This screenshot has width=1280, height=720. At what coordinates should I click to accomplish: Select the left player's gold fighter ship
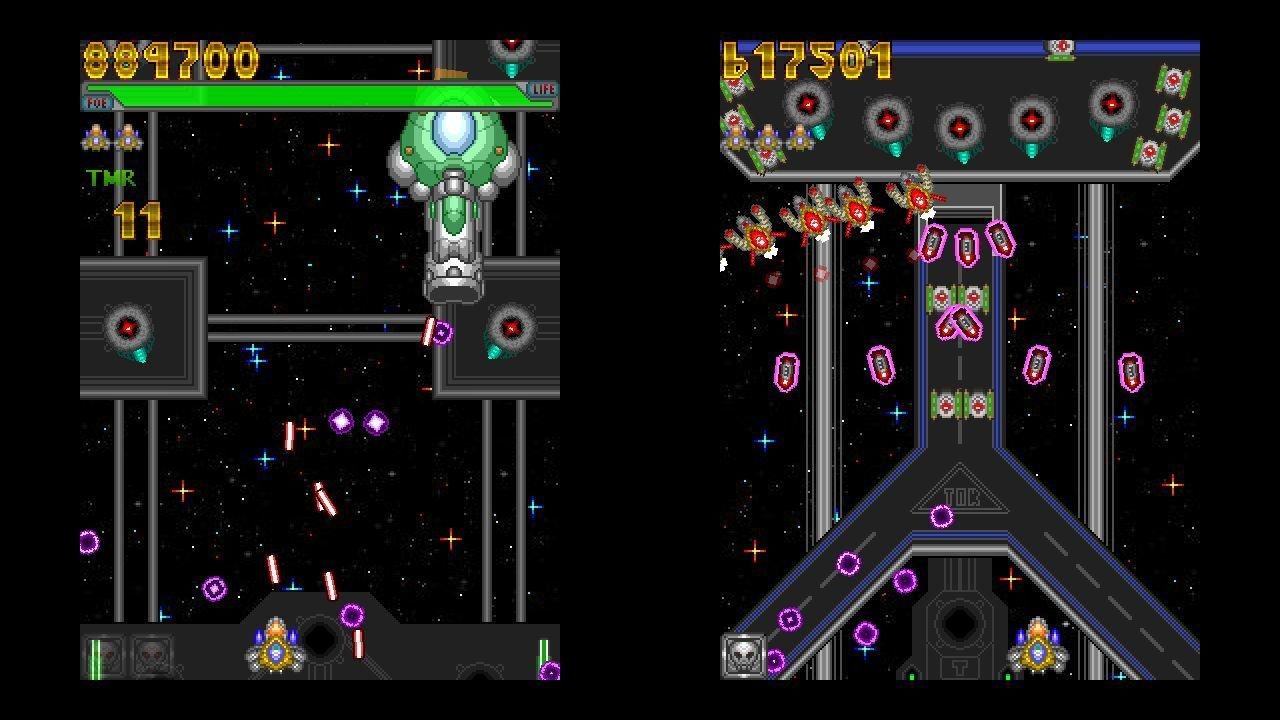tap(275, 651)
